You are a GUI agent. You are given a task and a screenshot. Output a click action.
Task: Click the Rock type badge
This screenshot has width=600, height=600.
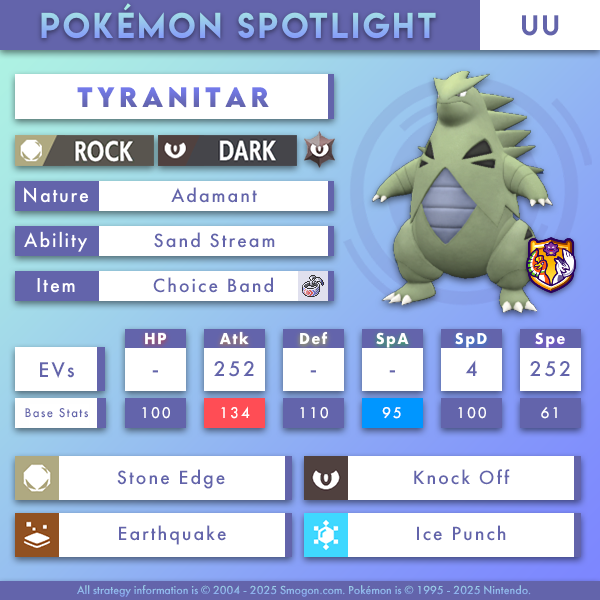[x=84, y=151]
